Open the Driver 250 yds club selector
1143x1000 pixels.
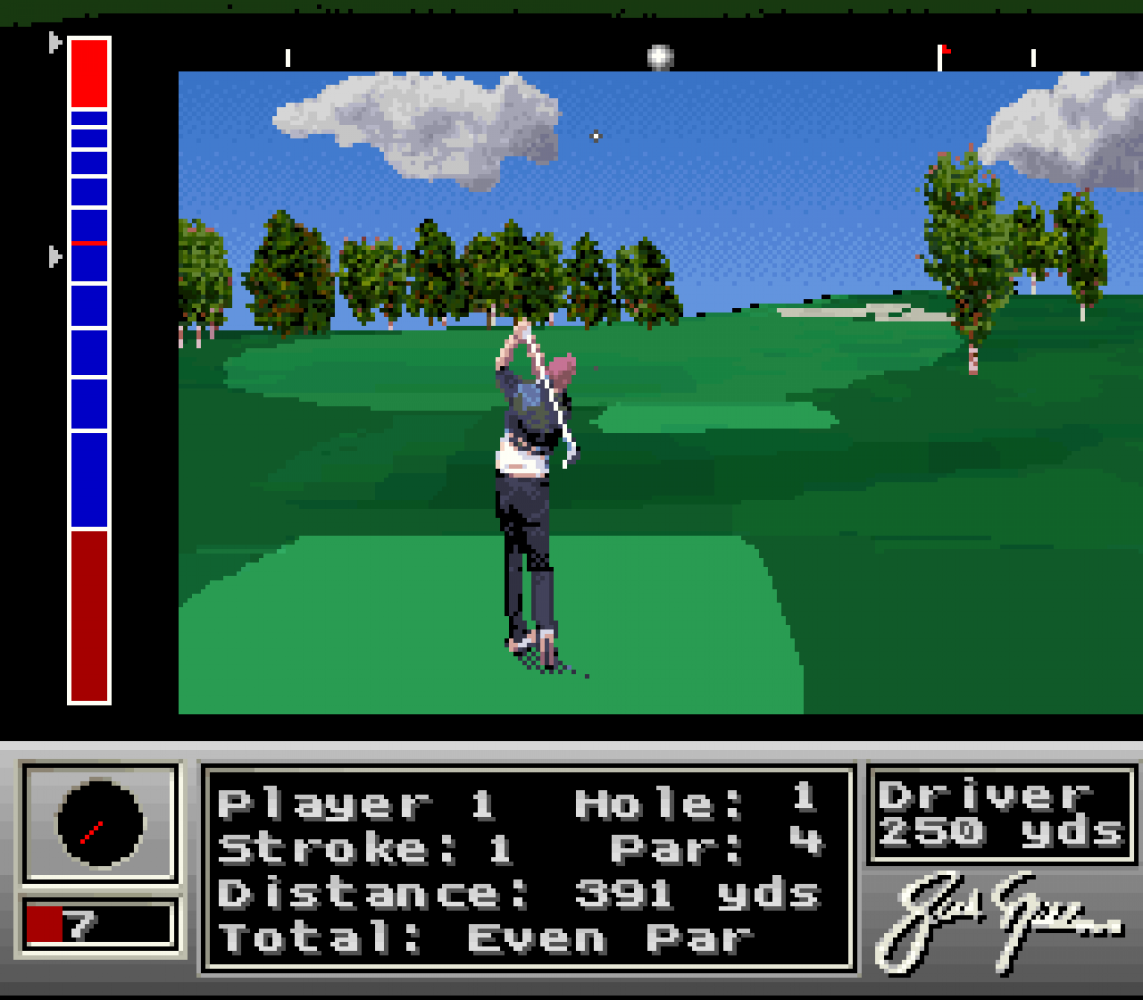pos(1001,814)
